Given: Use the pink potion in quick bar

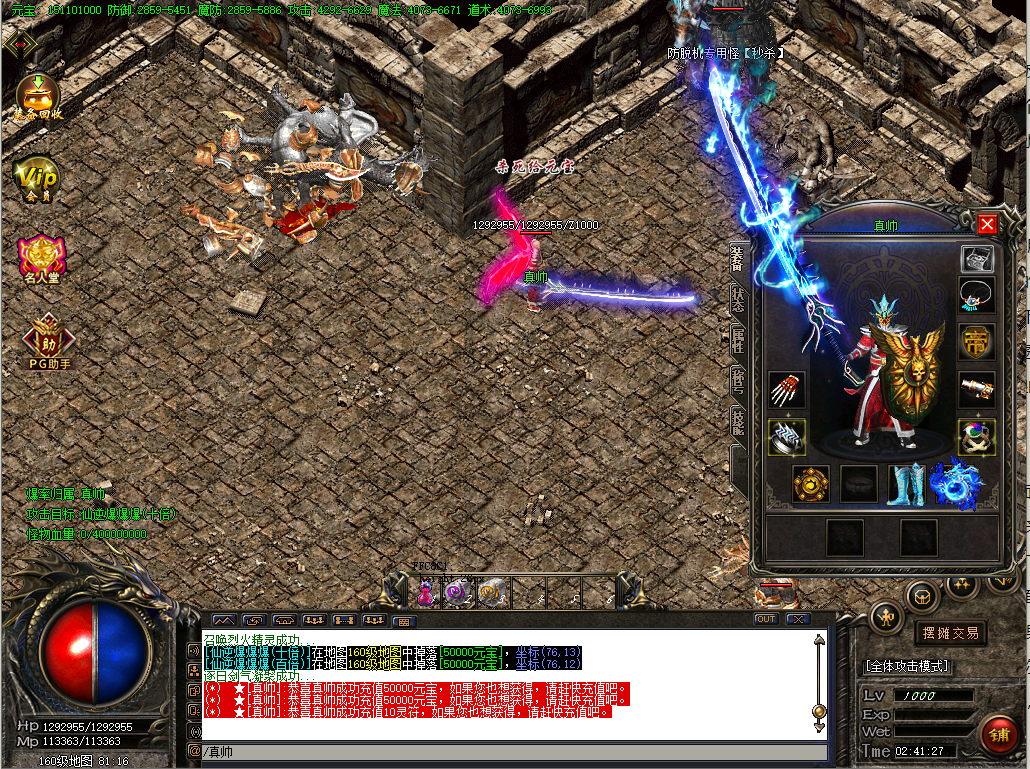Looking at the screenshot, I should 425,592.
